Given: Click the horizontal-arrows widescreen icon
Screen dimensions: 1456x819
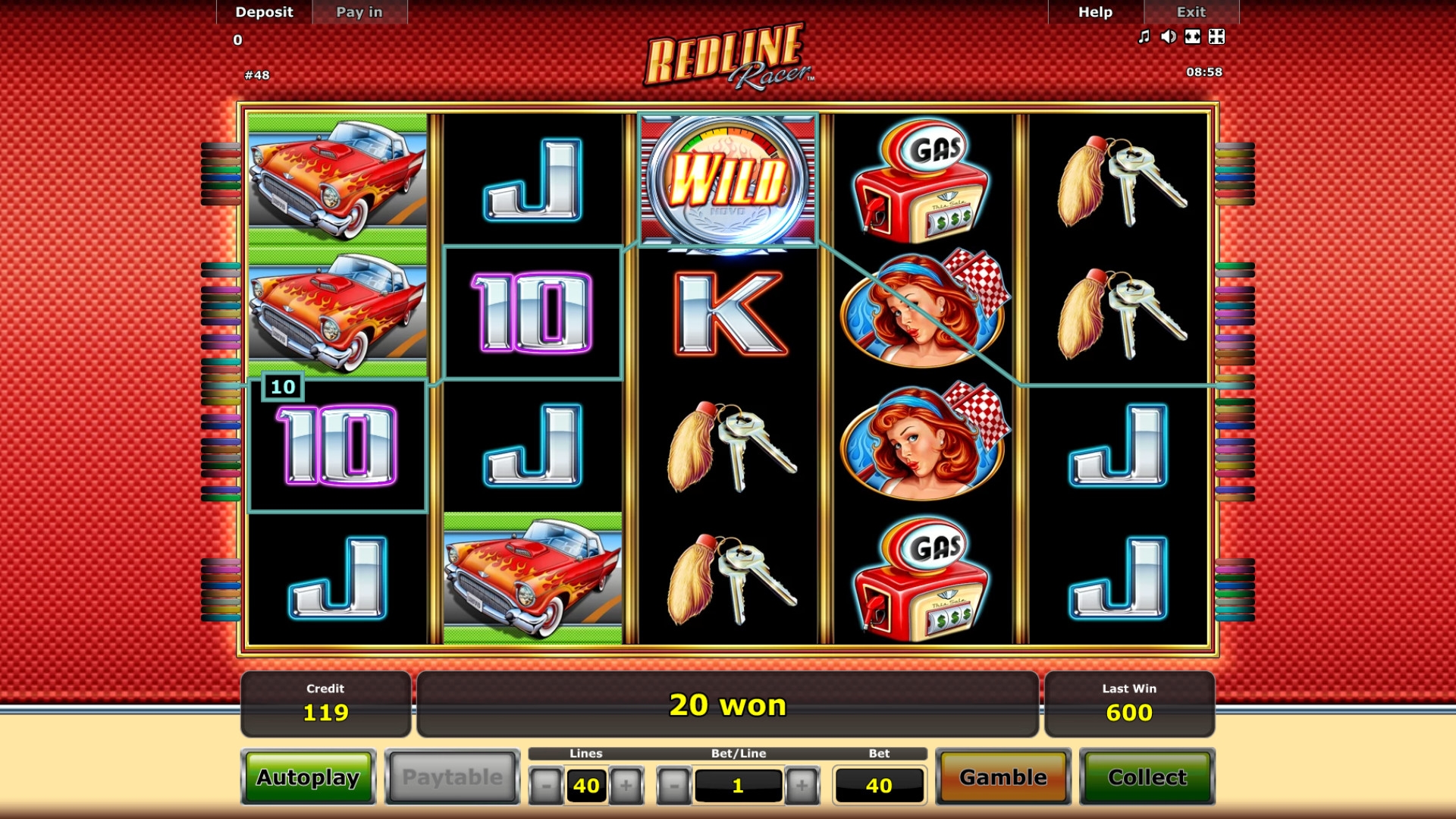Looking at the screenshot, I should (x=1193, y=36).
